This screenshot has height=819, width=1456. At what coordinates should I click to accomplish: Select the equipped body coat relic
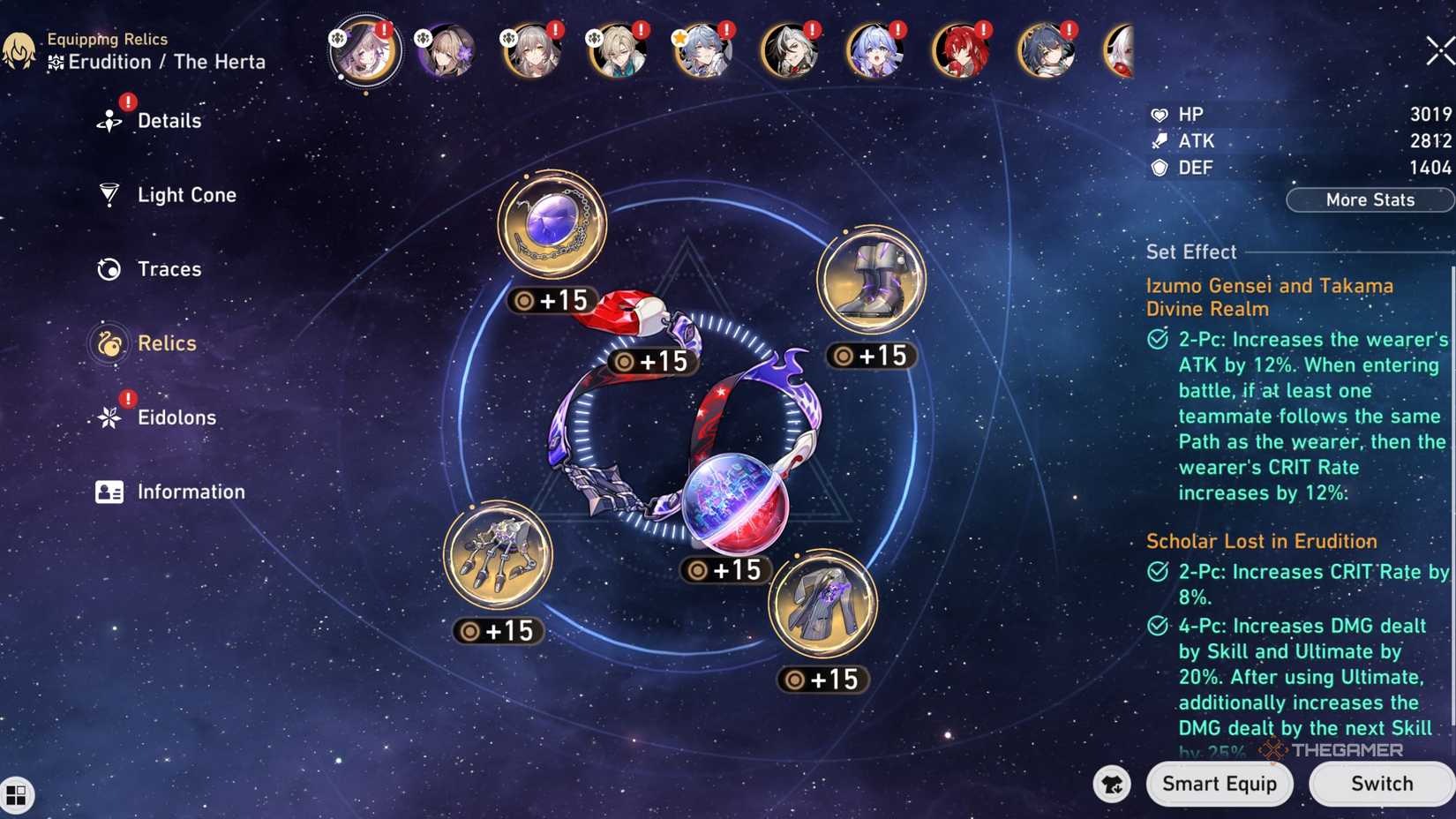823,605
